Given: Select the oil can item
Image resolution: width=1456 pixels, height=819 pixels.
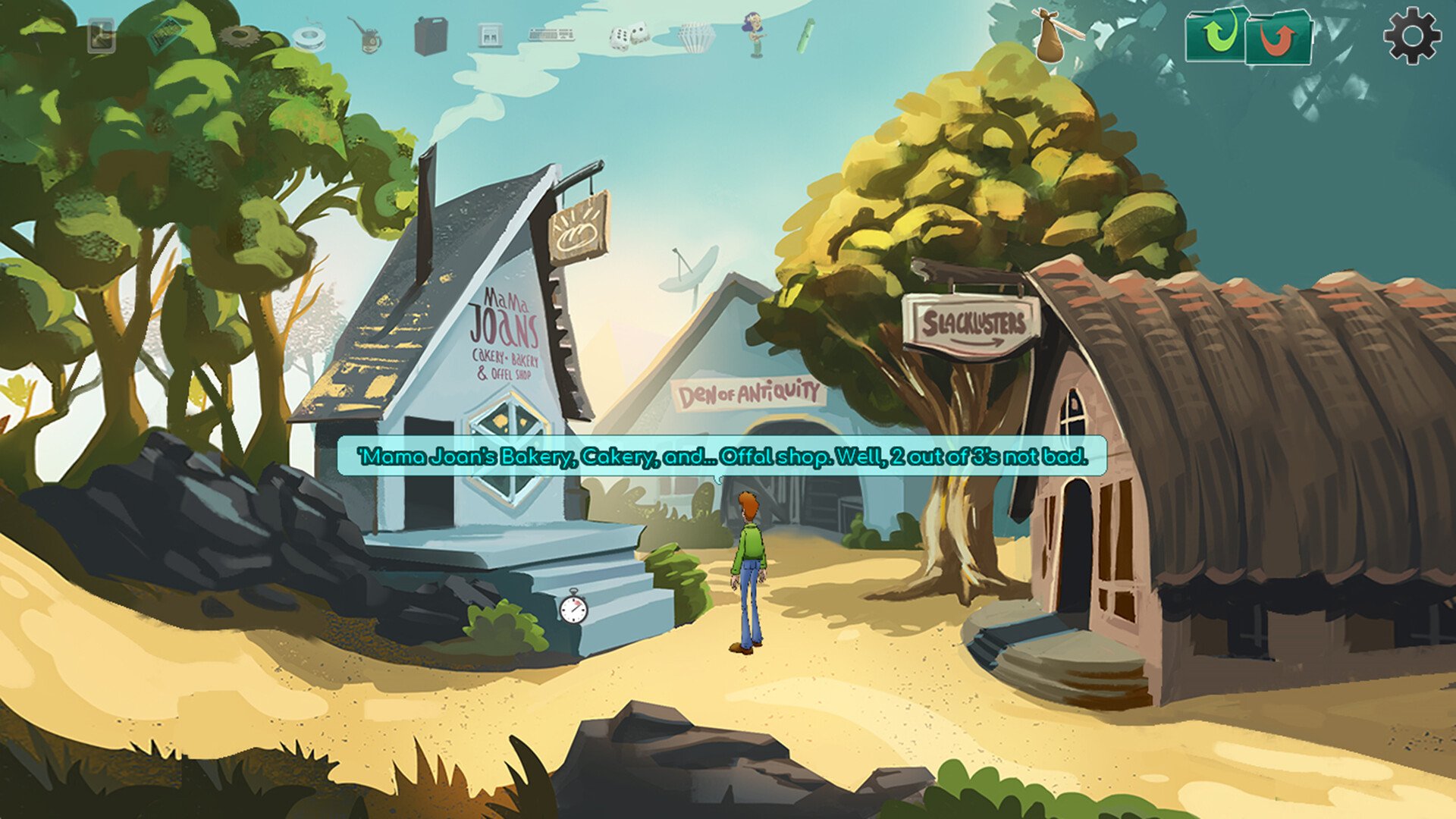Looking at the screenshot, I should (x=367, y=36).
